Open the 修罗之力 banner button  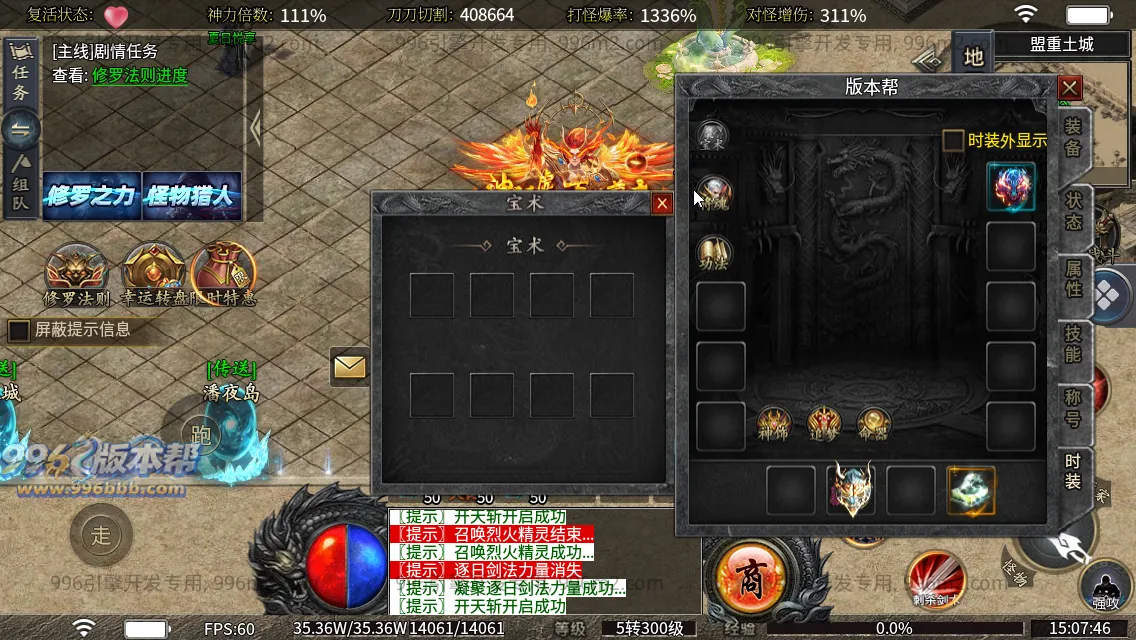coord(91,196)
